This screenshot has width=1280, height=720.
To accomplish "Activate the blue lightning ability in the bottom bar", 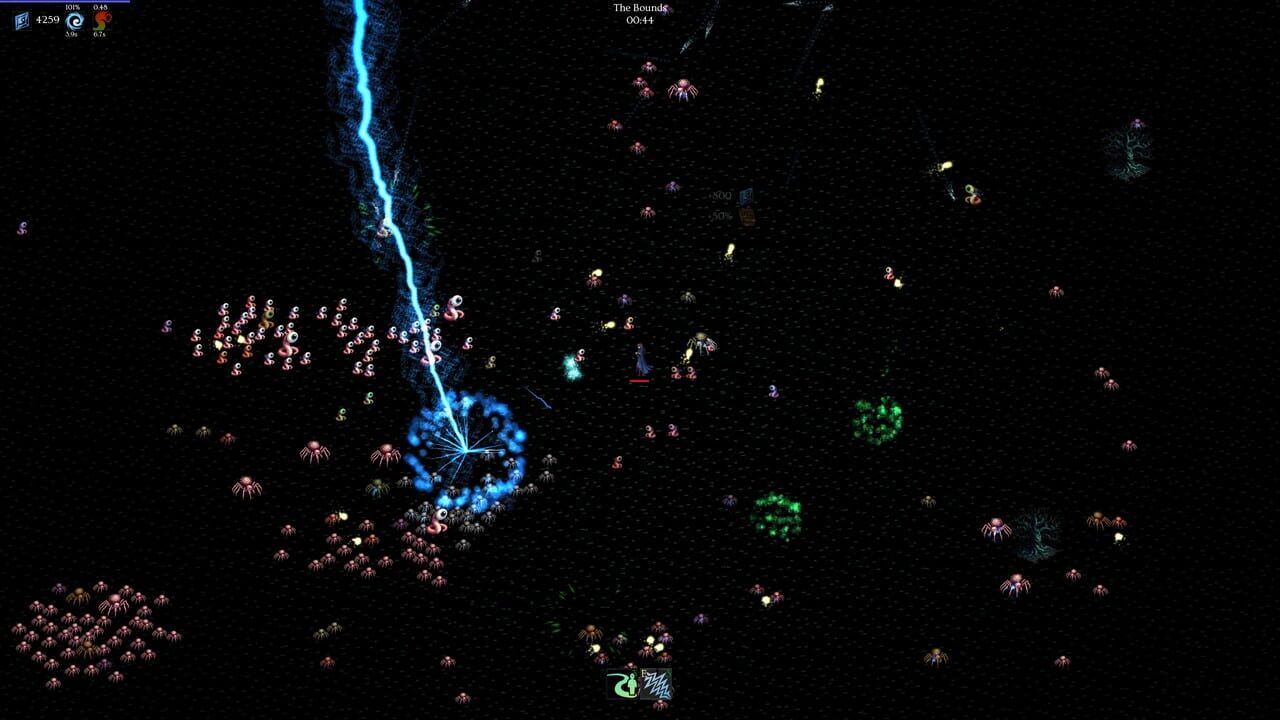I will (x=656, y=685).
